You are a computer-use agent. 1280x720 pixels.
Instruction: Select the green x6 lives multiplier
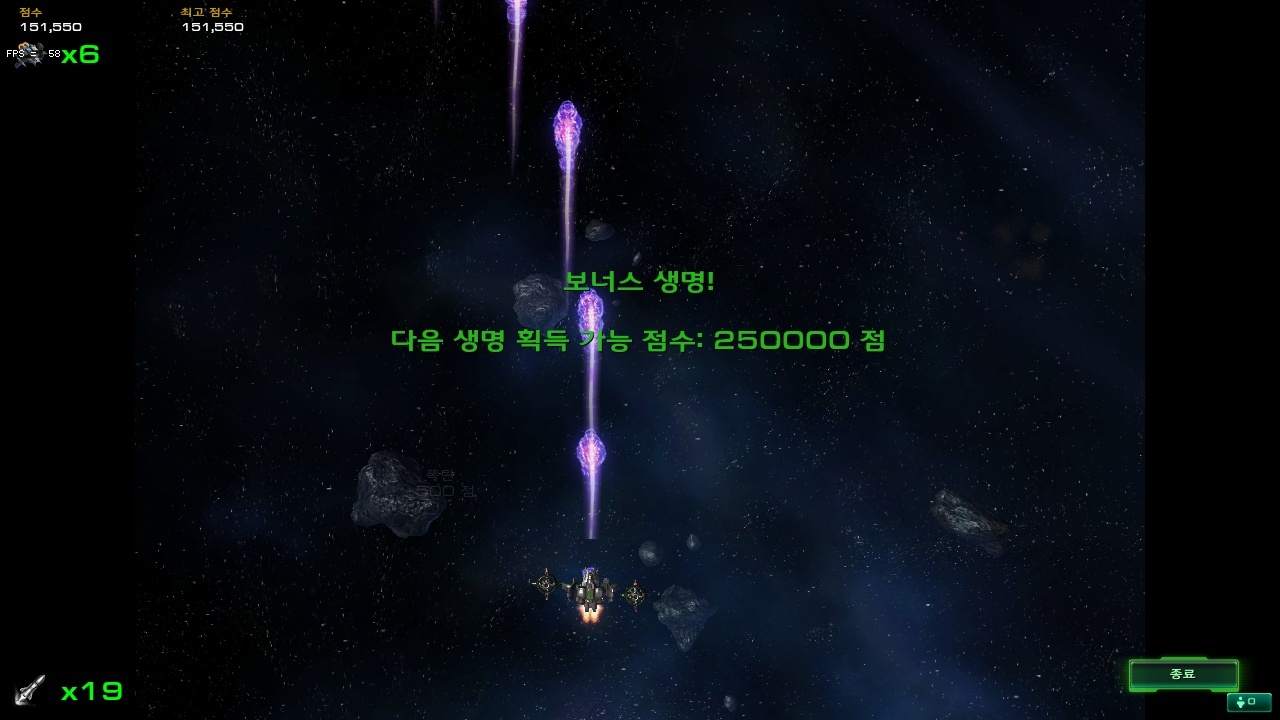tap(78, 56)
